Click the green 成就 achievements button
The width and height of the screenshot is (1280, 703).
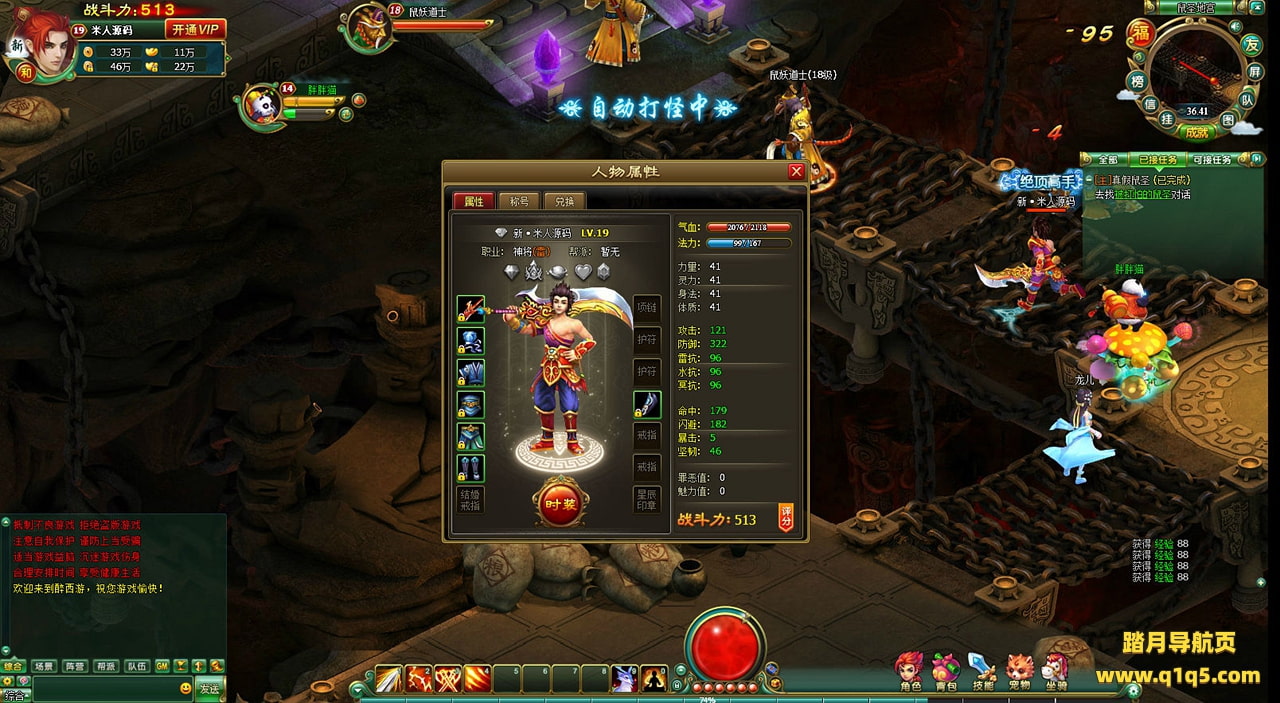coord(1197,131)
